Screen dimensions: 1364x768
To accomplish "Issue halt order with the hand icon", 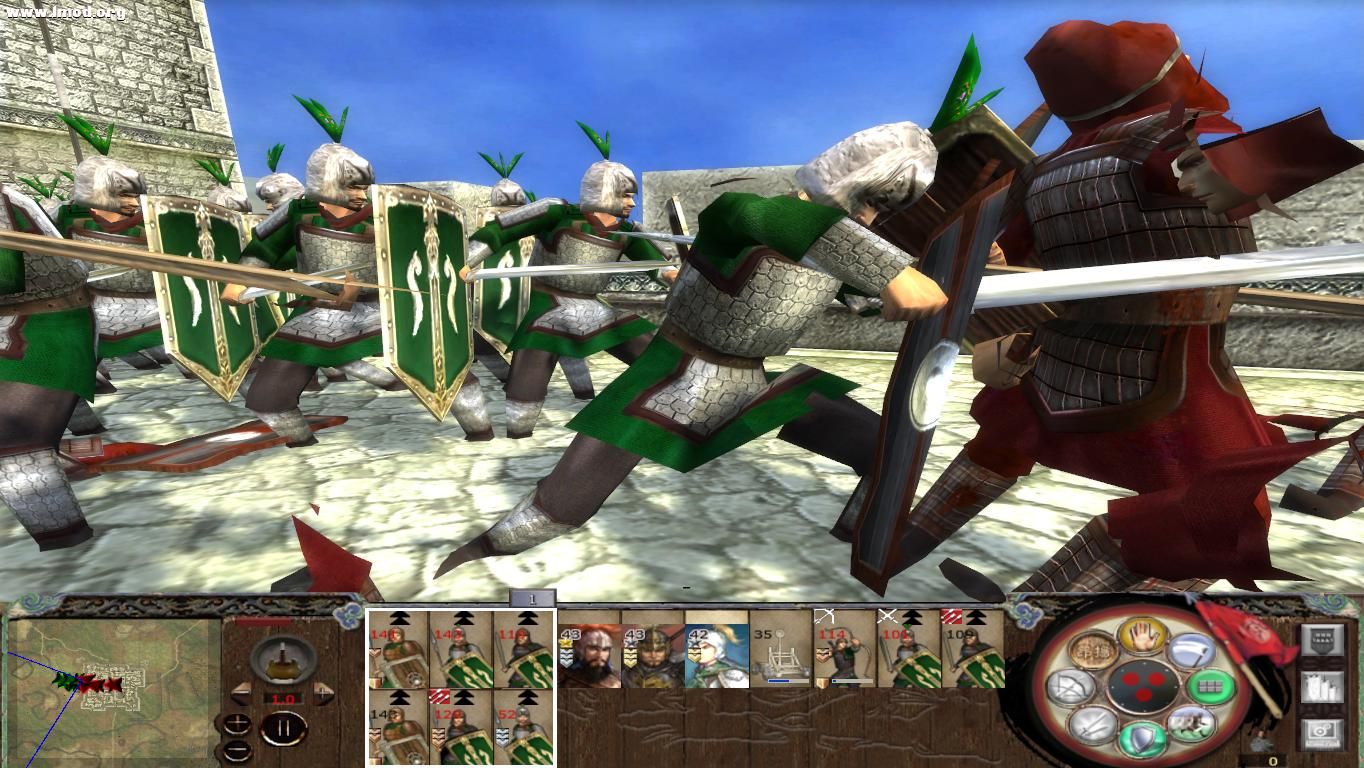I will [1141, 636].
